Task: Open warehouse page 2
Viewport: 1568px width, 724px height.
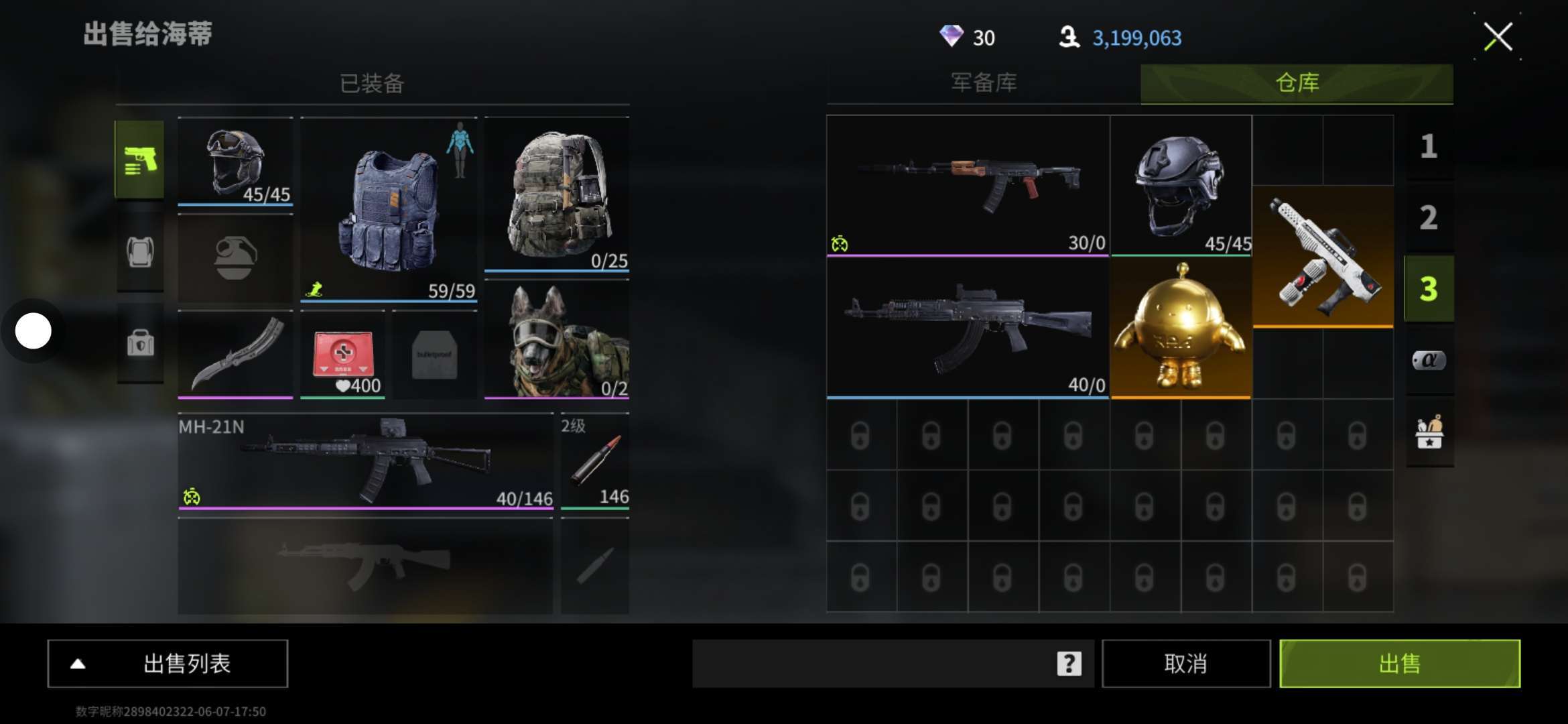Action: pos(1429,218)
